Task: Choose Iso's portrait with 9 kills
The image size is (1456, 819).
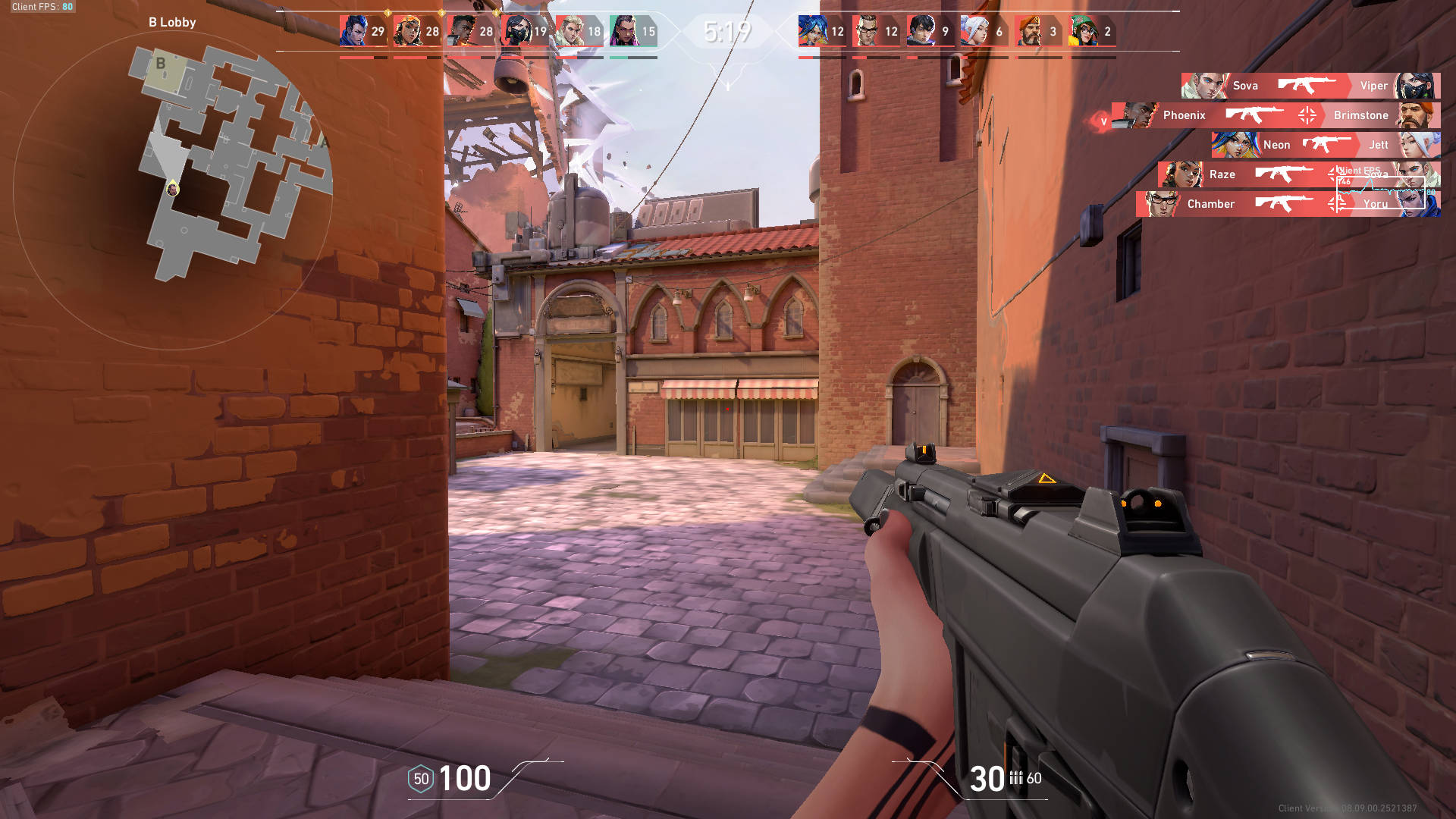Action: pos(921,31)
